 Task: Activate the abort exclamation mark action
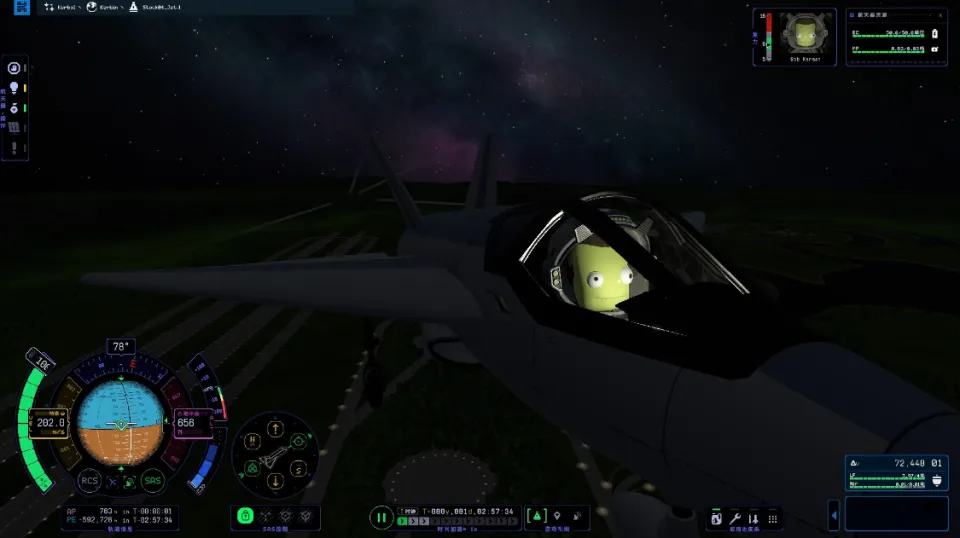pyautogui.click(x=14, y=148)
